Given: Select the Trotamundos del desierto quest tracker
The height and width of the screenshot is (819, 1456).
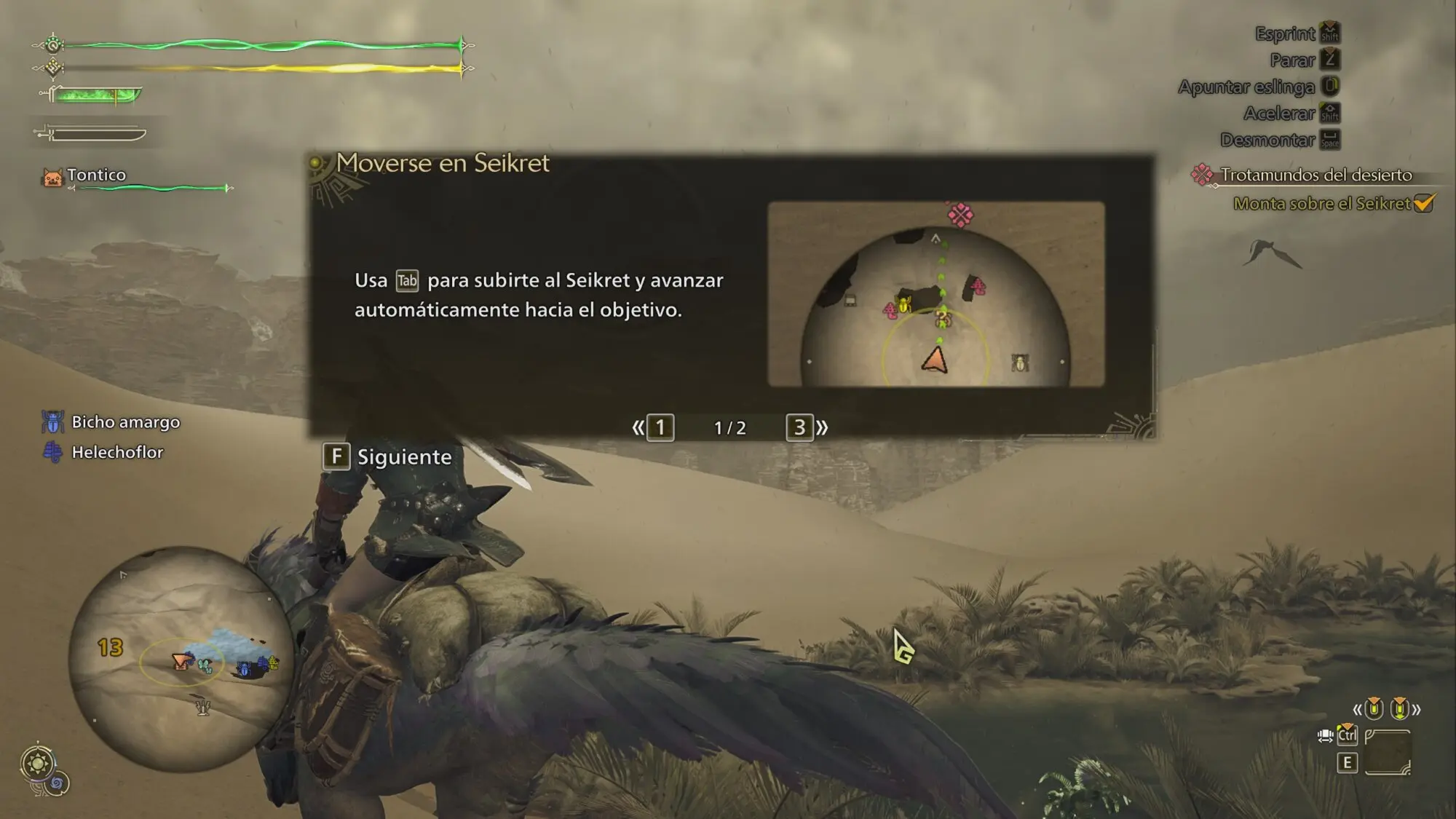Looking at the screenshot, I should click(x=1314, y=175).
